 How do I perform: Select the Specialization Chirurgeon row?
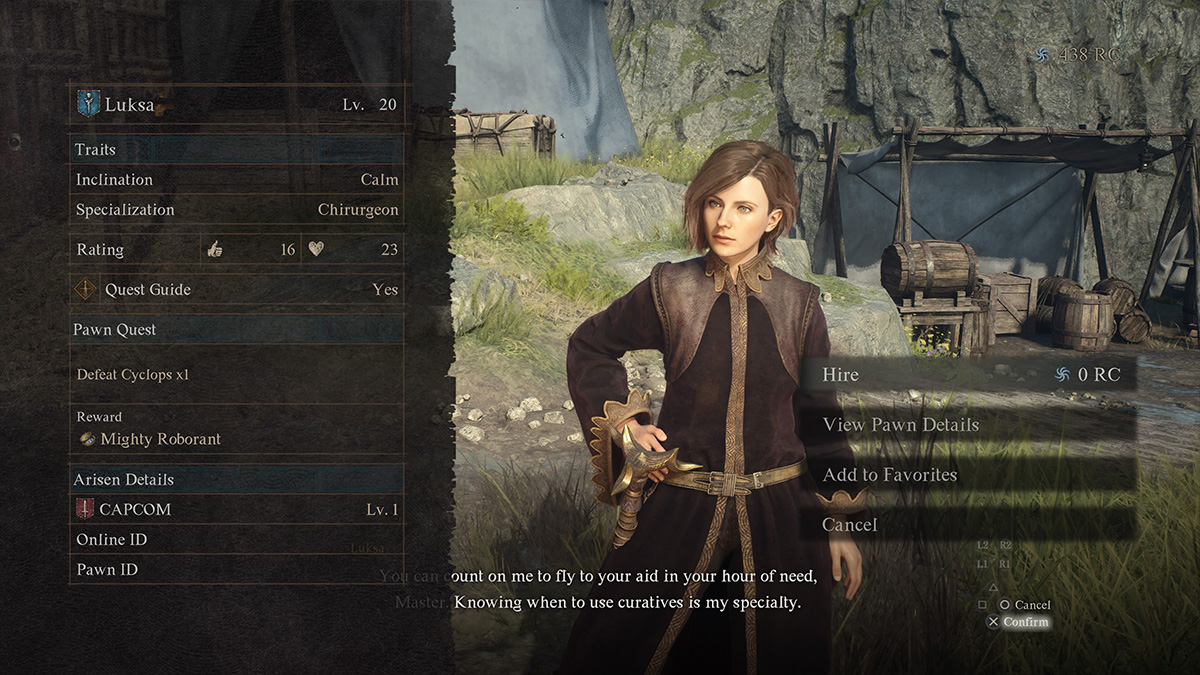tap(237, 210)
